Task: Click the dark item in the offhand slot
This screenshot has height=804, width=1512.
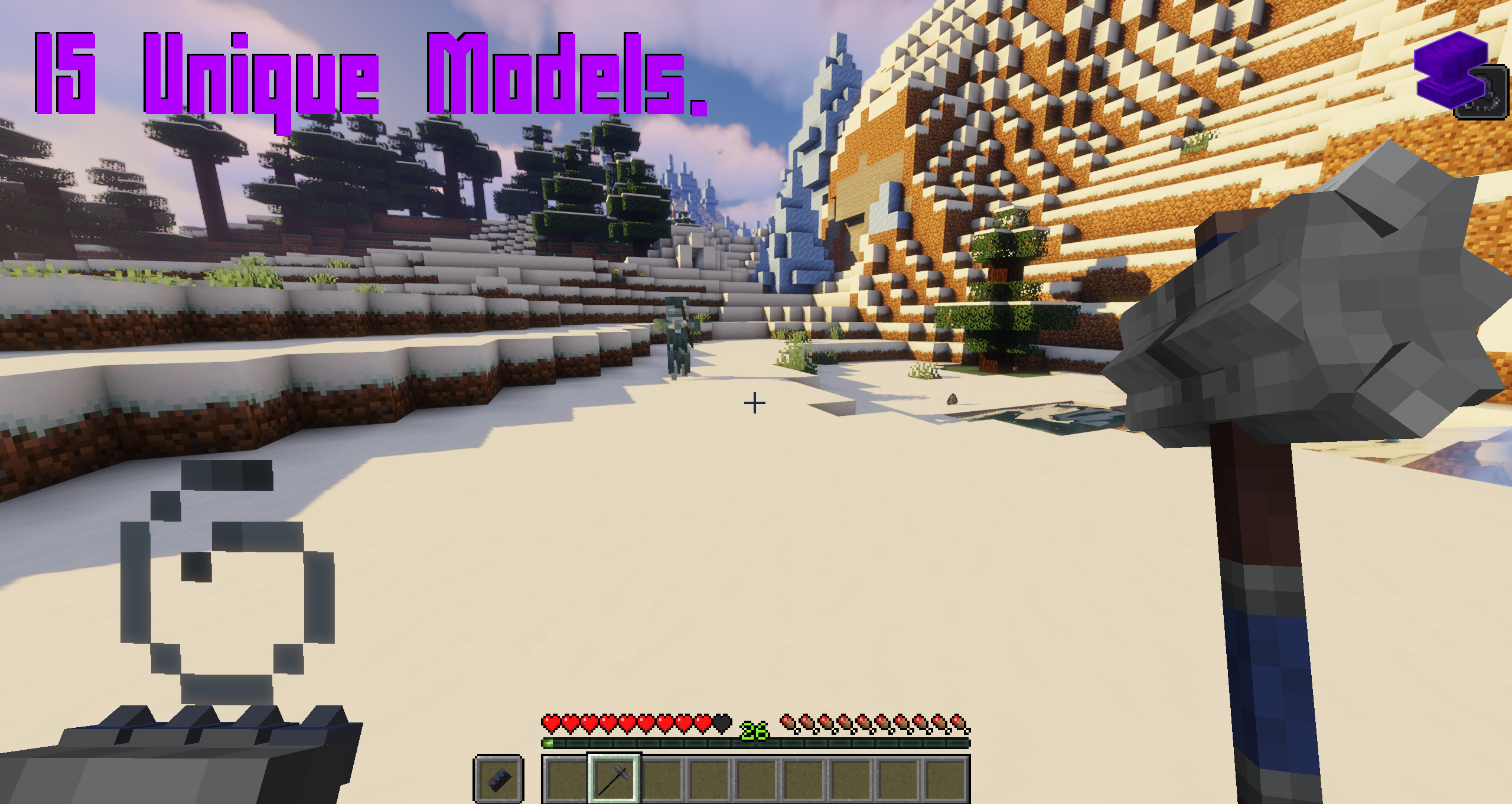Action: [x=499, y=780]
